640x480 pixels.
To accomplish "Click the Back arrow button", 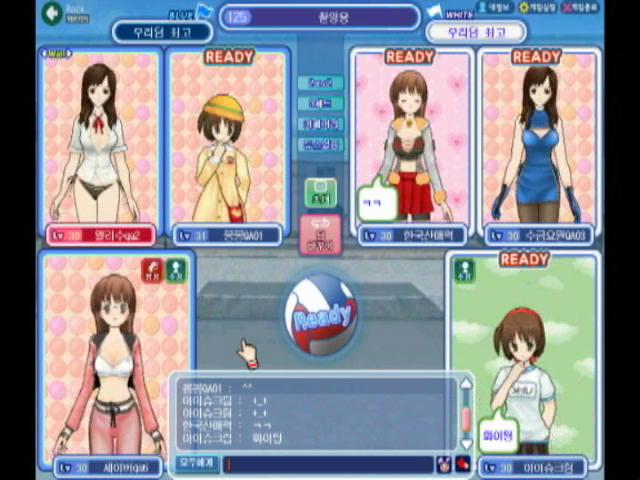I will click(51, 14).
